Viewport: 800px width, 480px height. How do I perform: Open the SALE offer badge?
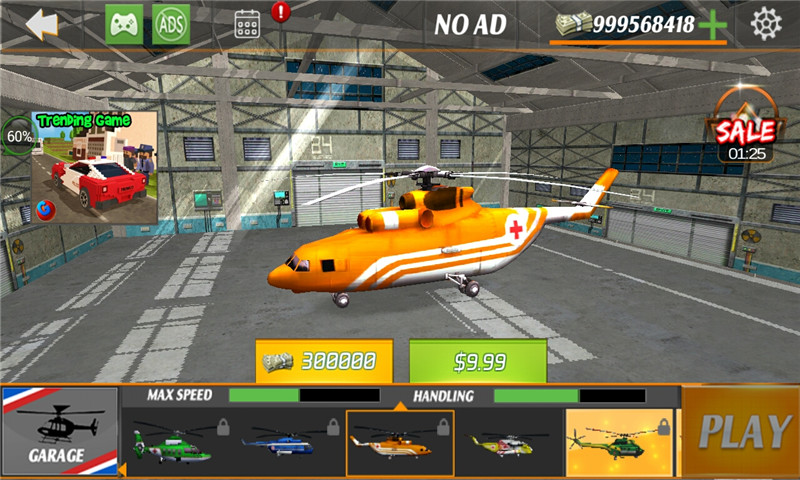(742, 127)
